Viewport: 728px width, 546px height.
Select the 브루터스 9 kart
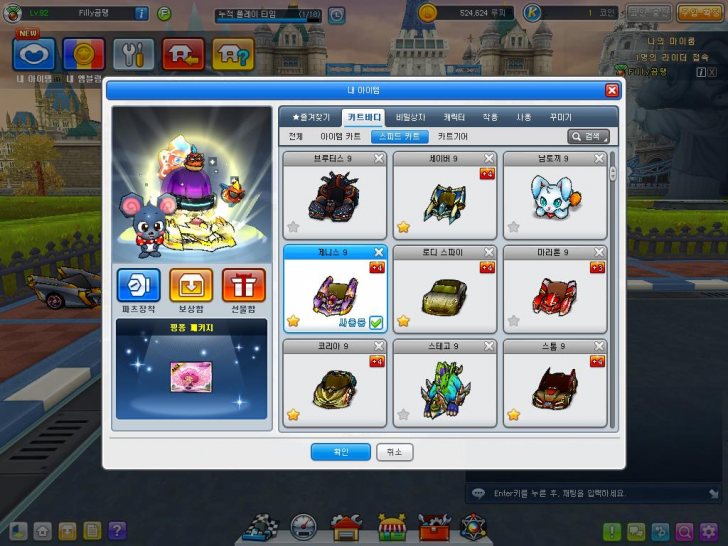tap(334, 197)
